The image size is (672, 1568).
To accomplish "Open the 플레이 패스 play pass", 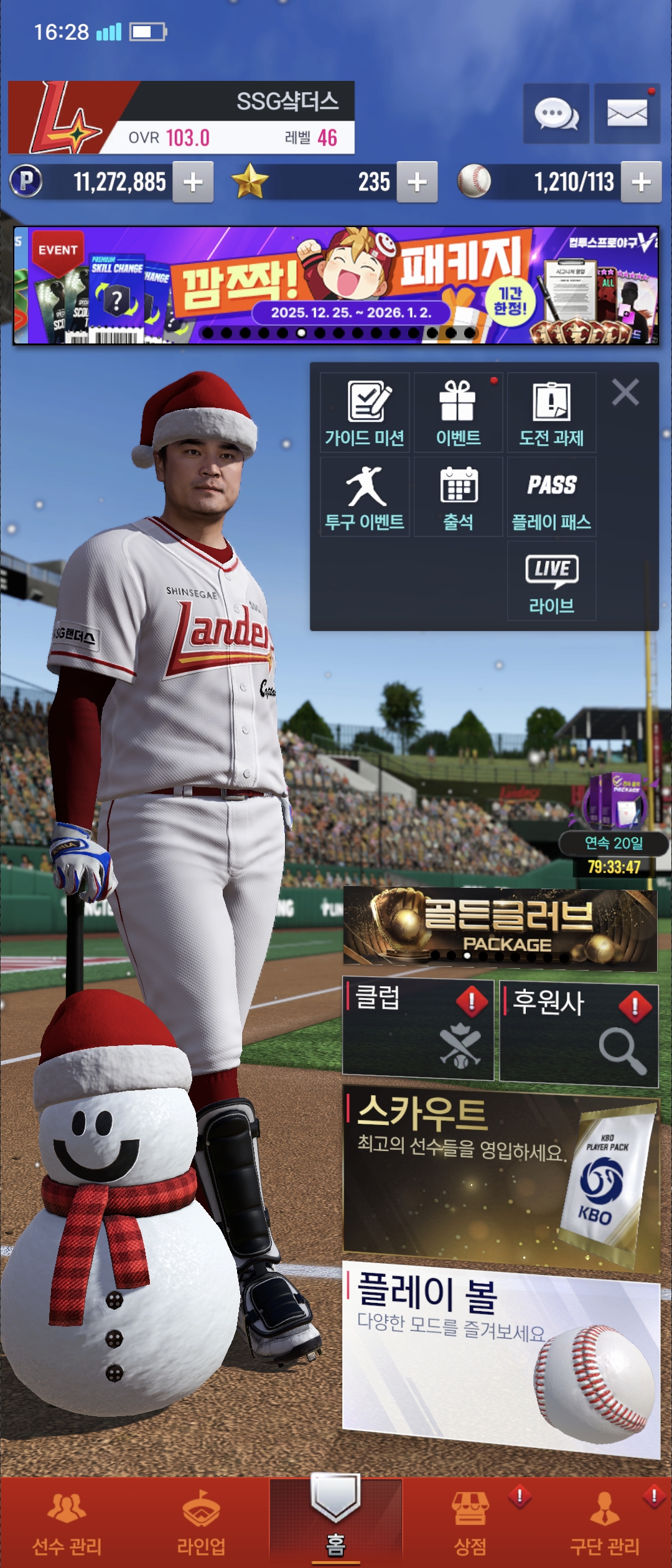I will coord(551,497).
